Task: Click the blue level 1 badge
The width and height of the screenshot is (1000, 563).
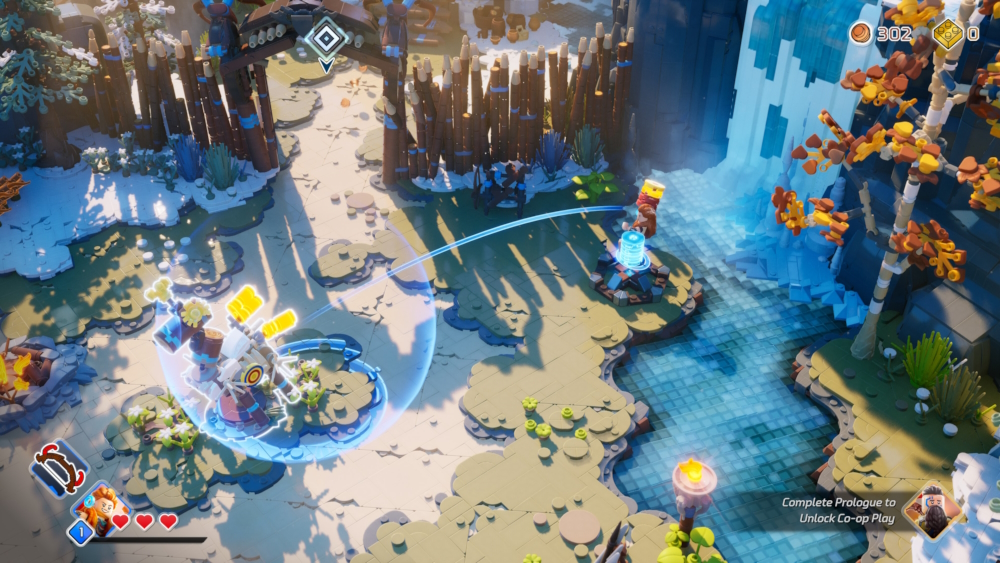Action: tap(80, 532)
